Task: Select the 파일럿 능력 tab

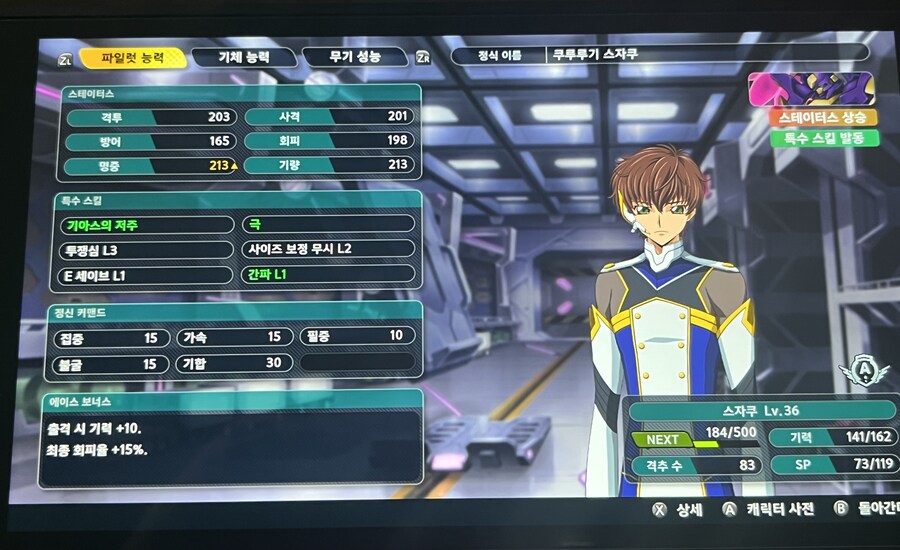Action: [x=132, y=58]
